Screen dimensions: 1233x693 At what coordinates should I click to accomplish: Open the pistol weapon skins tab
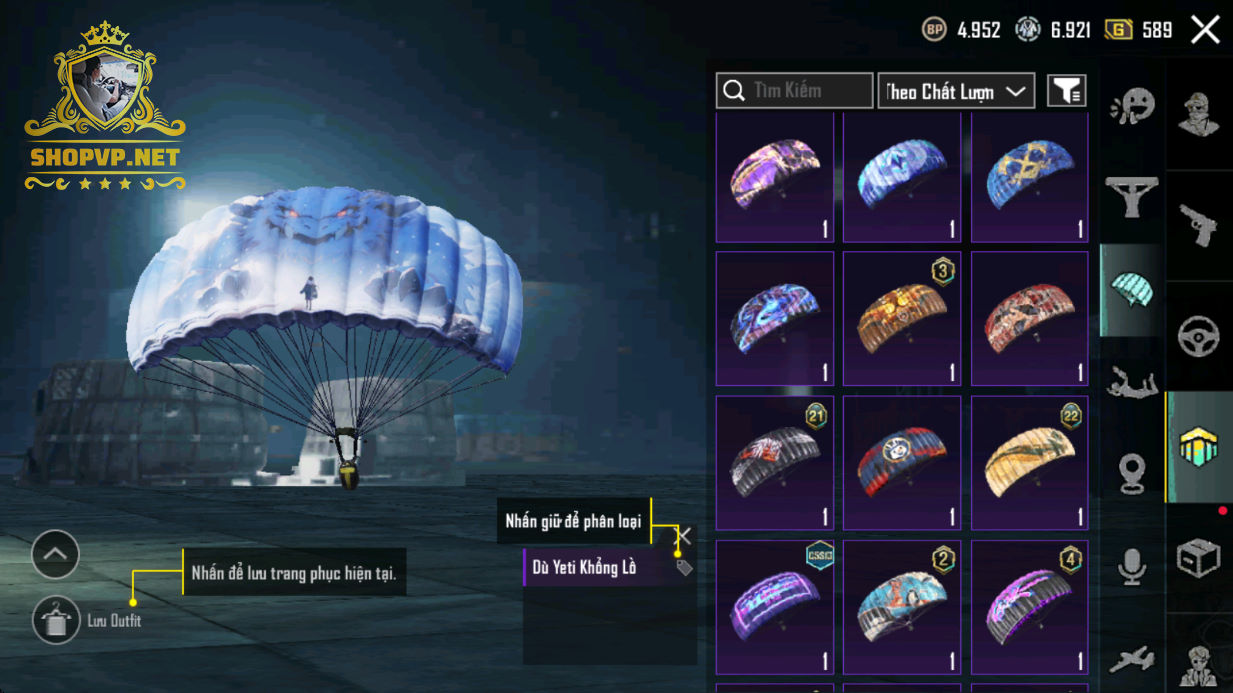pos(1198,225)
